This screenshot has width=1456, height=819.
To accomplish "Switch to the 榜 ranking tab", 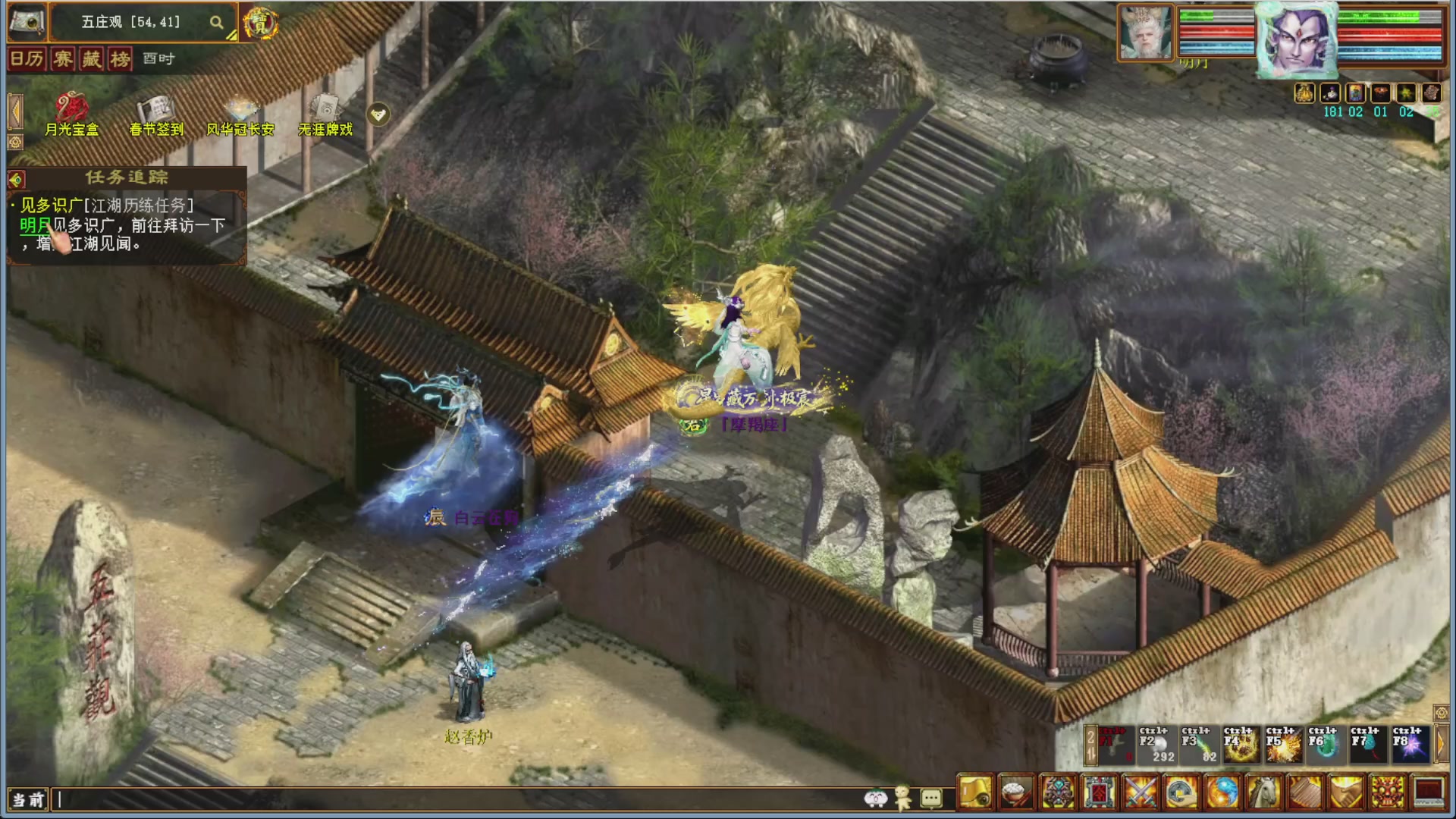I will [x=121, y=58].
